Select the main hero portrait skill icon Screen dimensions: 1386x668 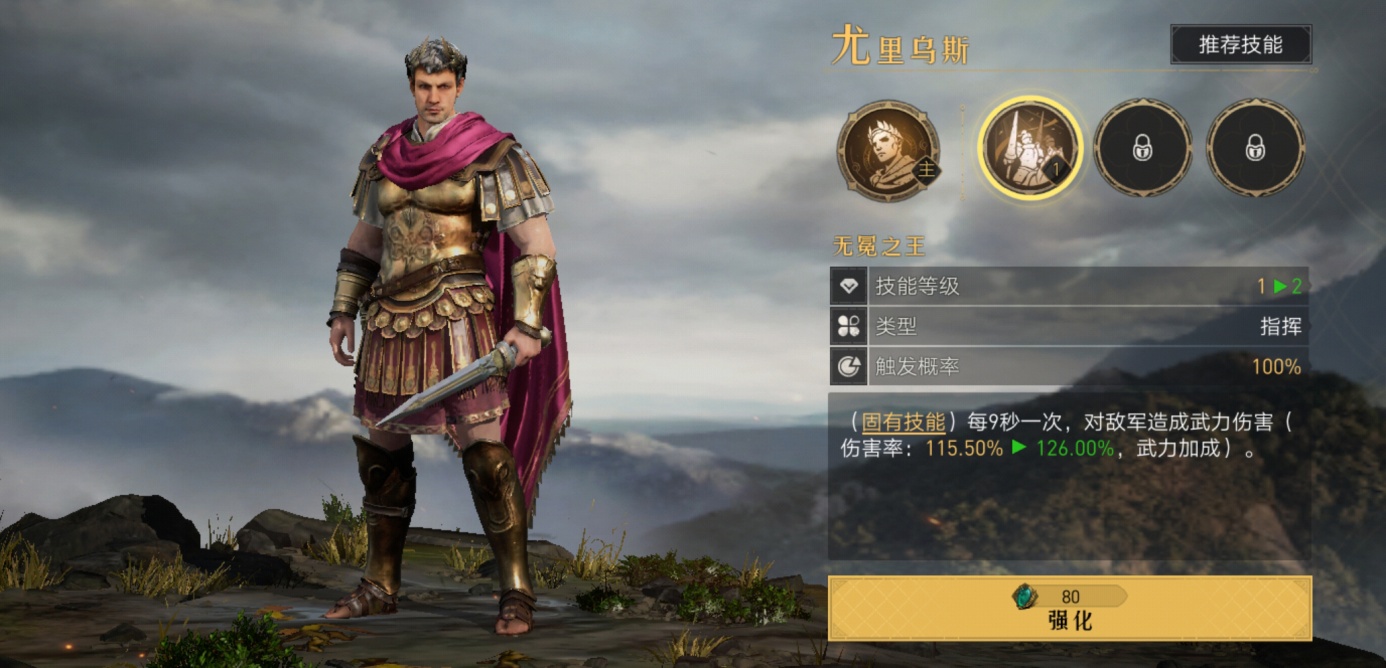[888, 150]
